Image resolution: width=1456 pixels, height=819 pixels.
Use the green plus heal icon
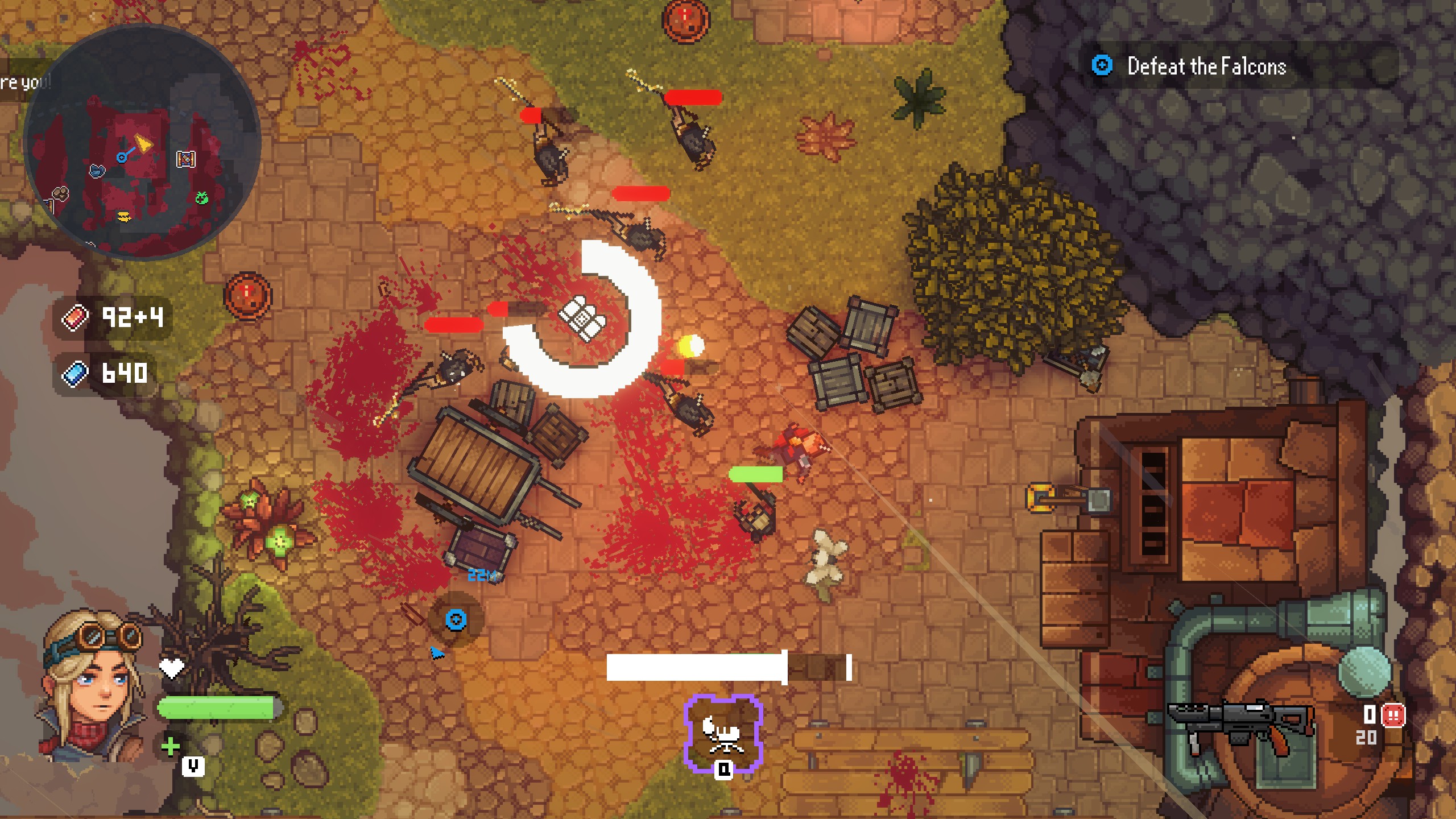pos(170,746)
